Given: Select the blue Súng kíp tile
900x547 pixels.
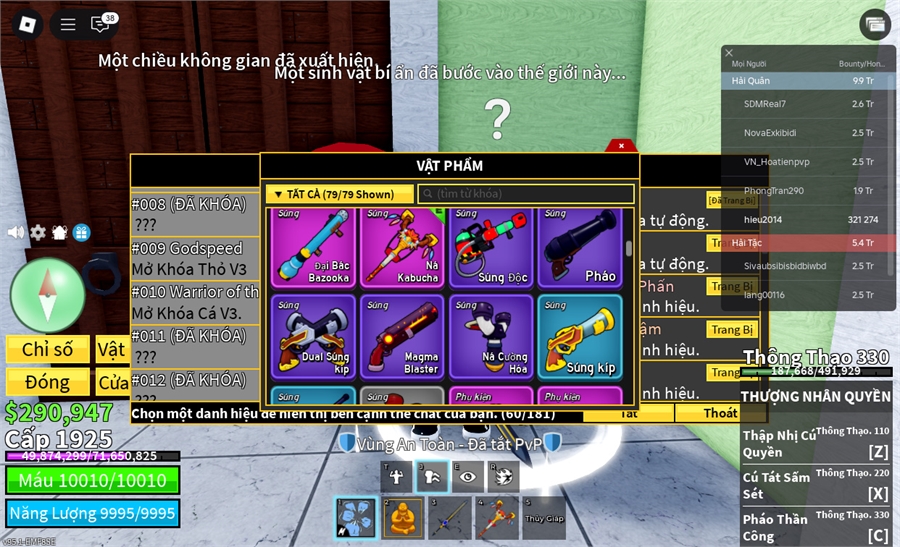Looking at the screenshot, I should [x=580, y=337].
